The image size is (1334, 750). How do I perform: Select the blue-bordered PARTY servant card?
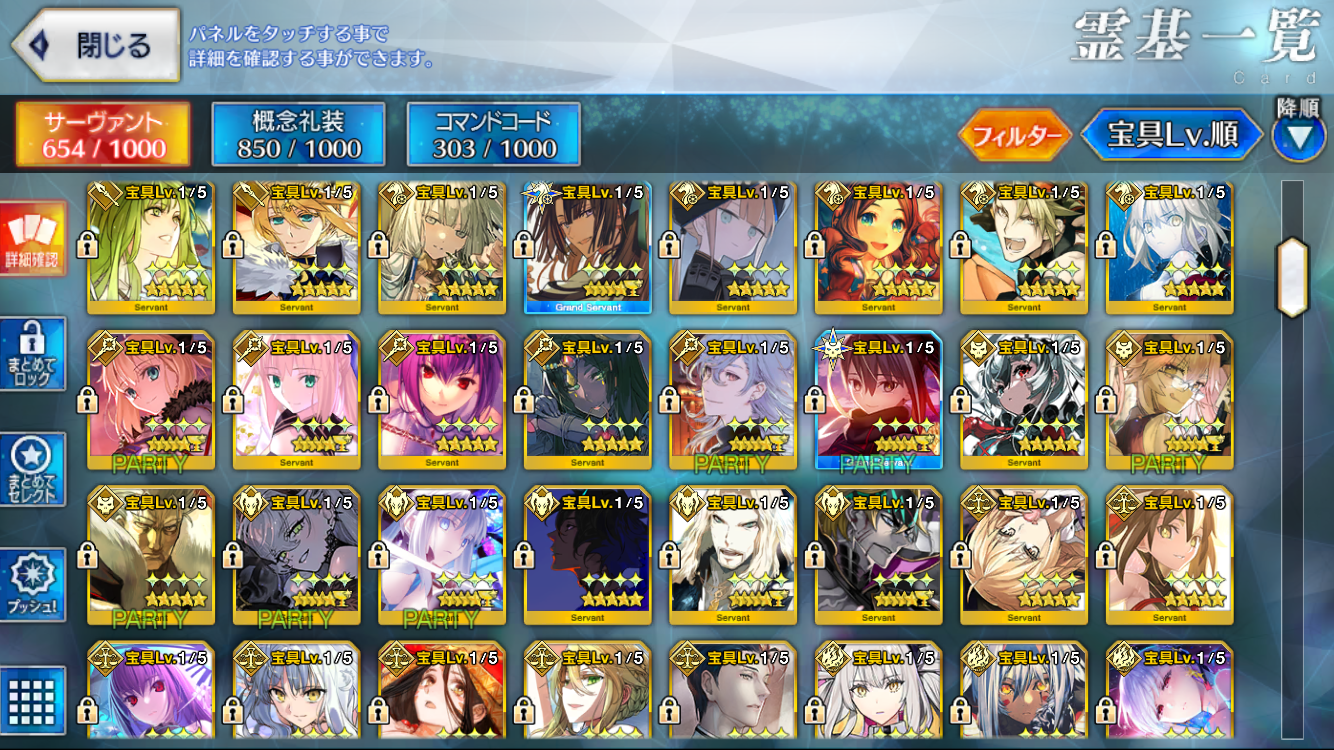pos(878,400)
